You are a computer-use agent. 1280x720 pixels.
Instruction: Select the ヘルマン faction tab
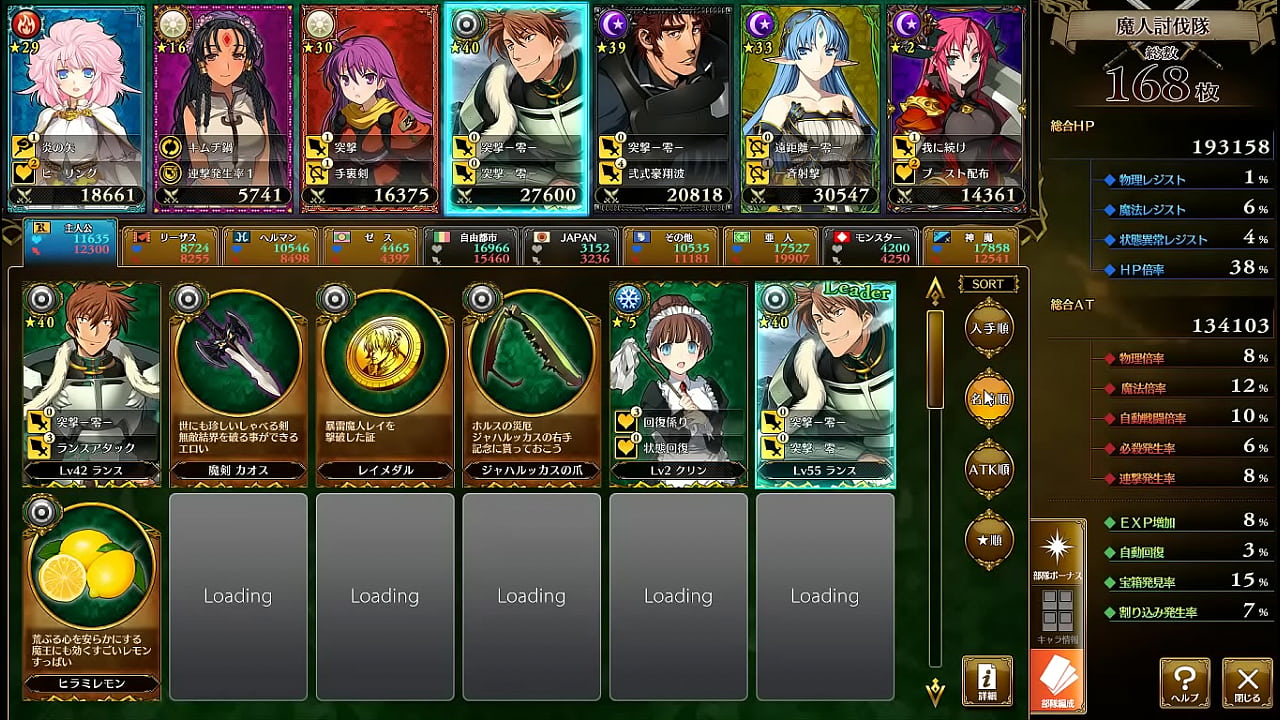point(269,247)
